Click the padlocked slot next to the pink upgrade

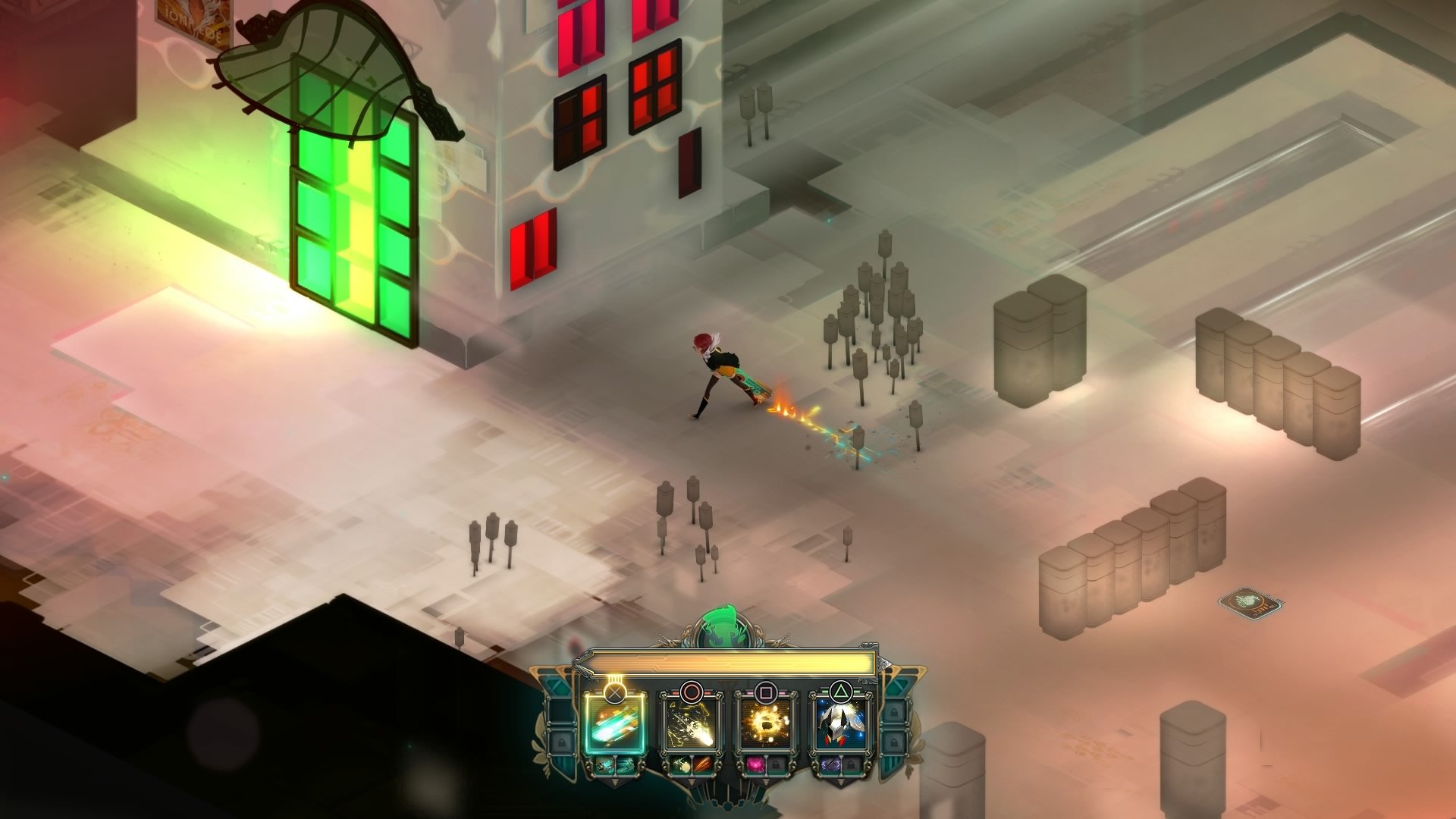(x=777, y=765)
